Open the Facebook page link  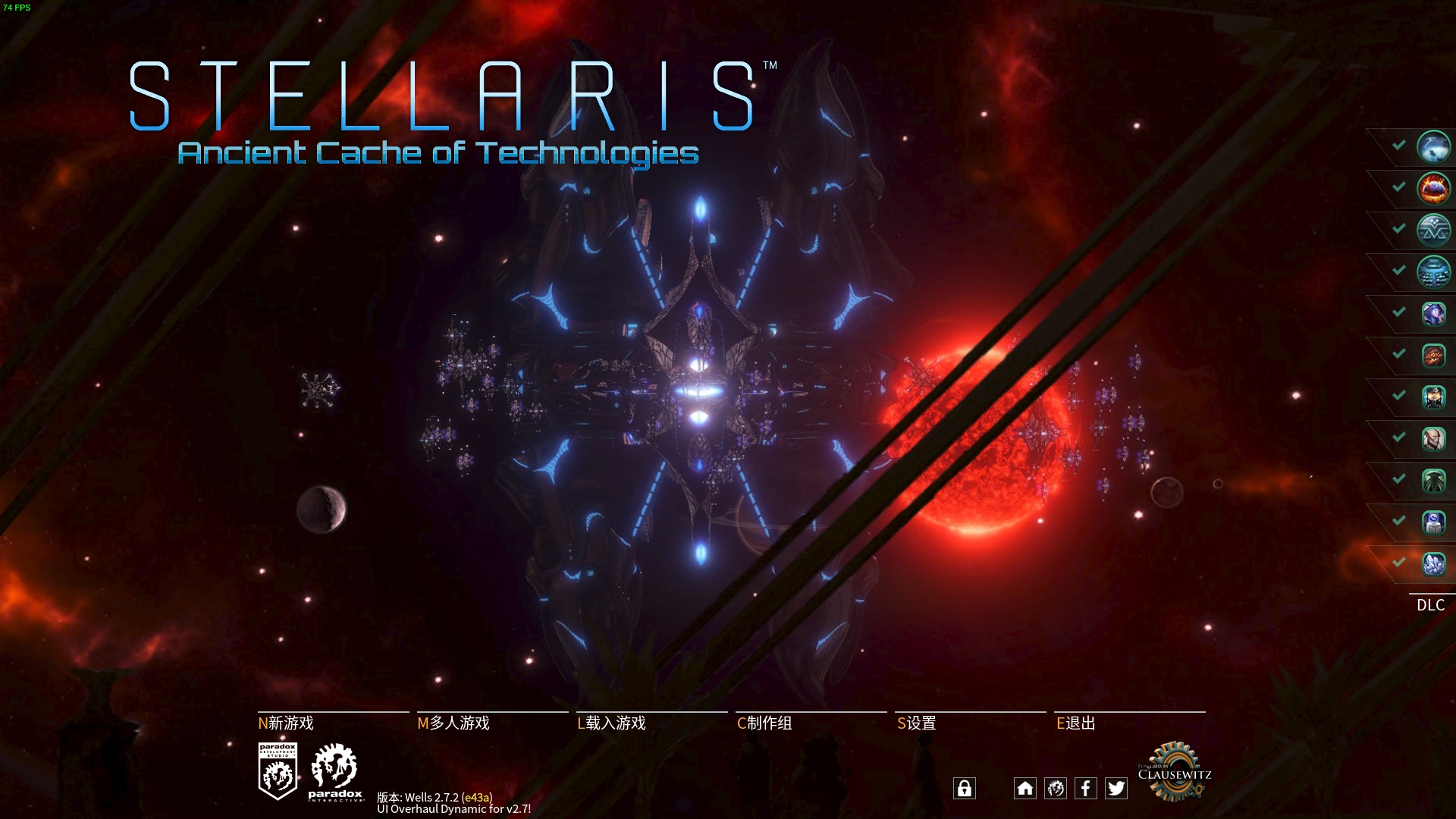[1085, 789]
